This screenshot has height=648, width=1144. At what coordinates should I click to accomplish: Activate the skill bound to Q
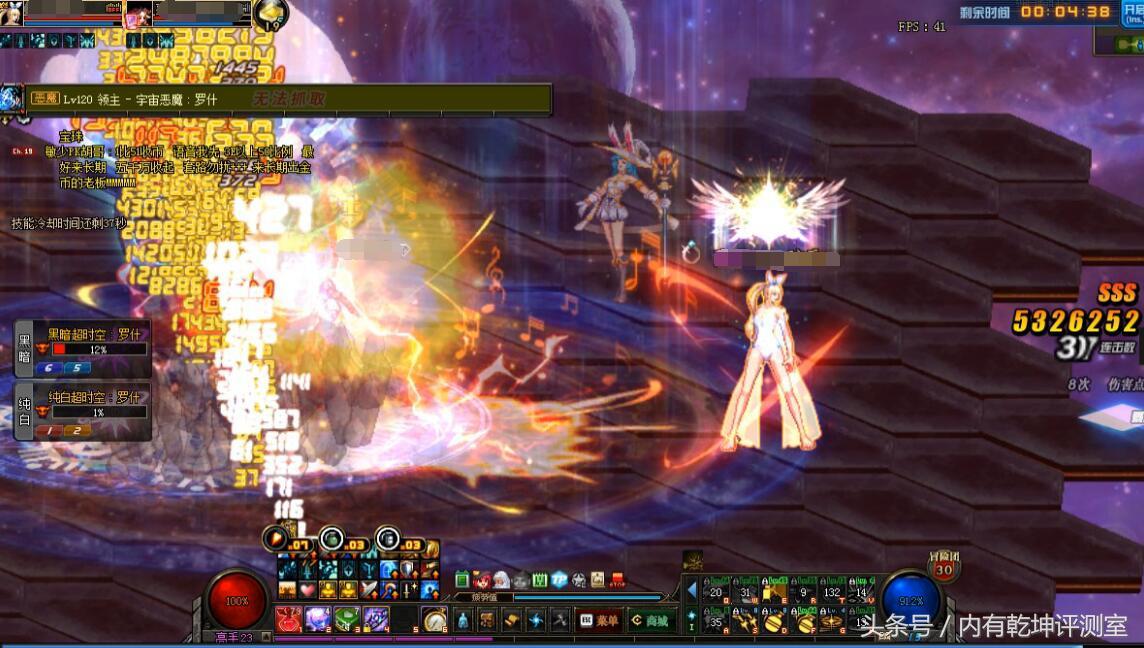coord(715,592)
